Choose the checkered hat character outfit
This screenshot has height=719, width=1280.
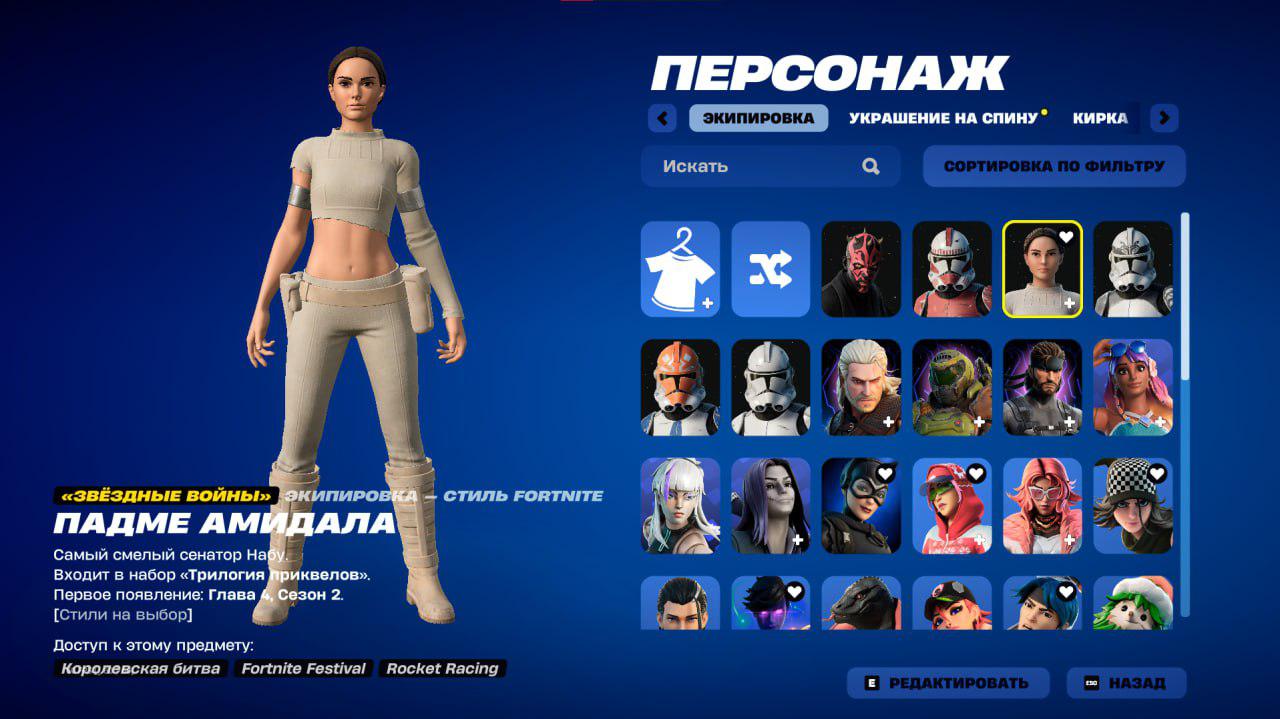(1133, 505)
